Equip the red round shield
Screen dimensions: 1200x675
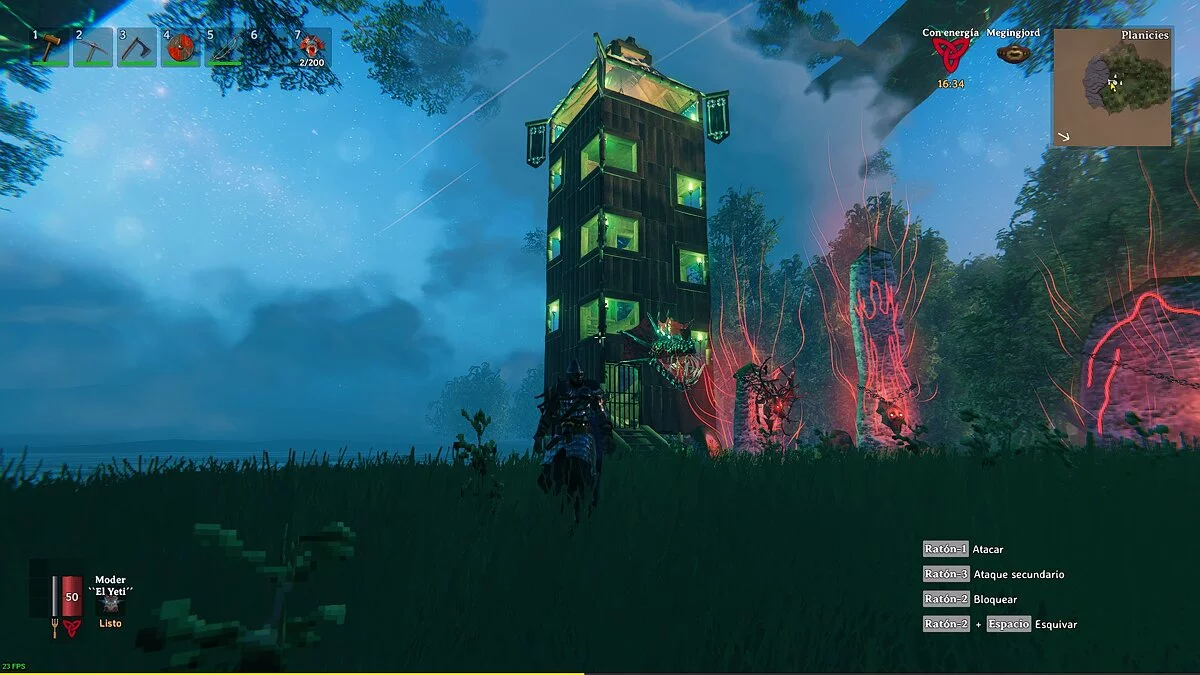coord(181,47)
